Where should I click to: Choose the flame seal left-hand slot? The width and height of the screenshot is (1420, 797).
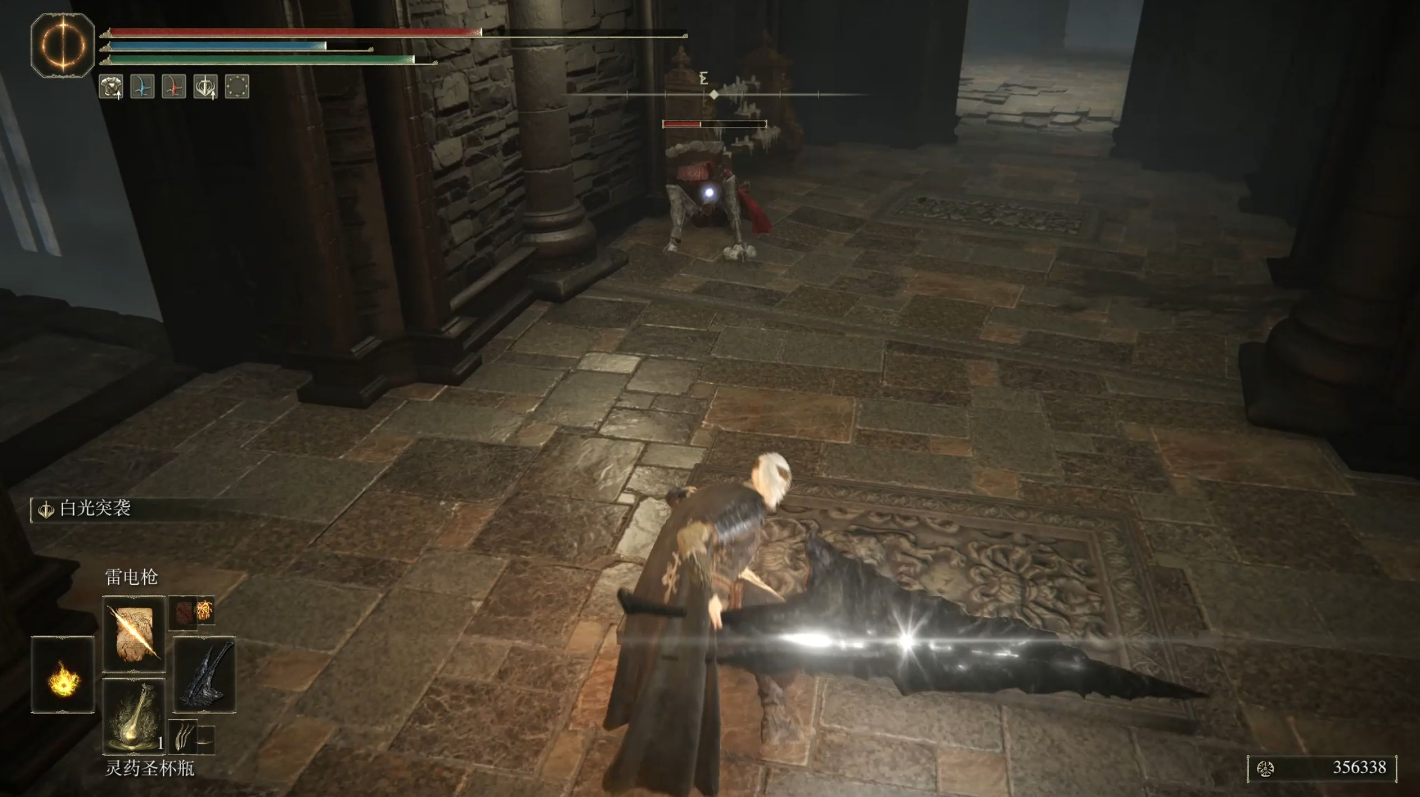pos(63,675)
